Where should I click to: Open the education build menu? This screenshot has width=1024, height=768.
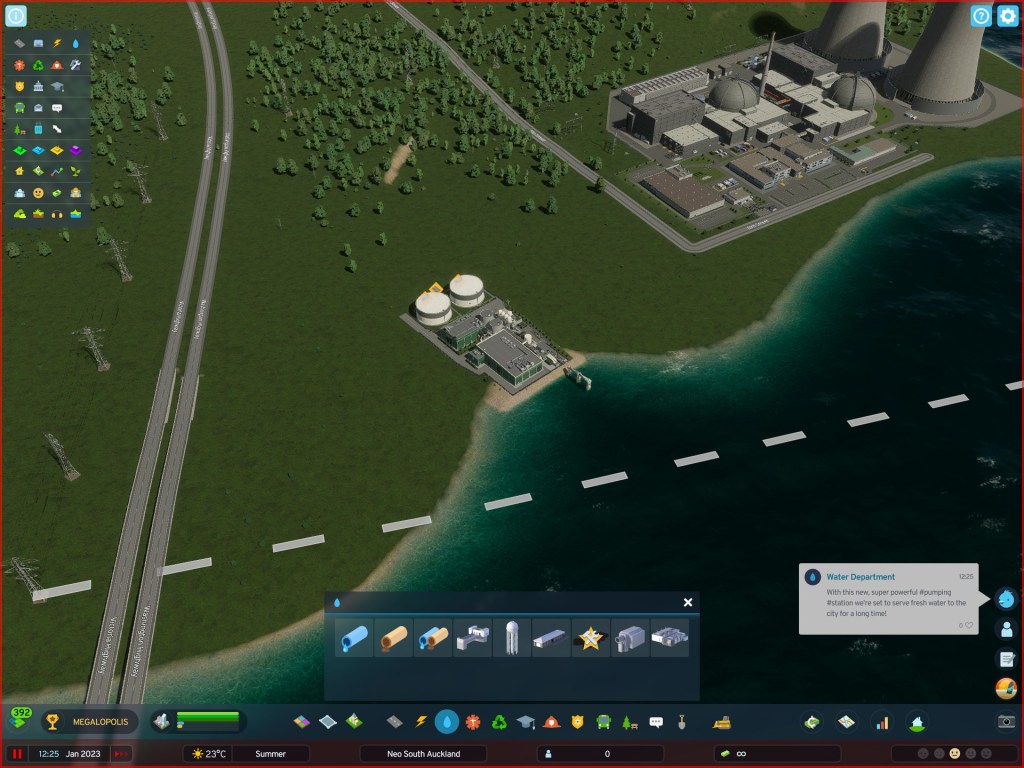(x=525, y=721)
